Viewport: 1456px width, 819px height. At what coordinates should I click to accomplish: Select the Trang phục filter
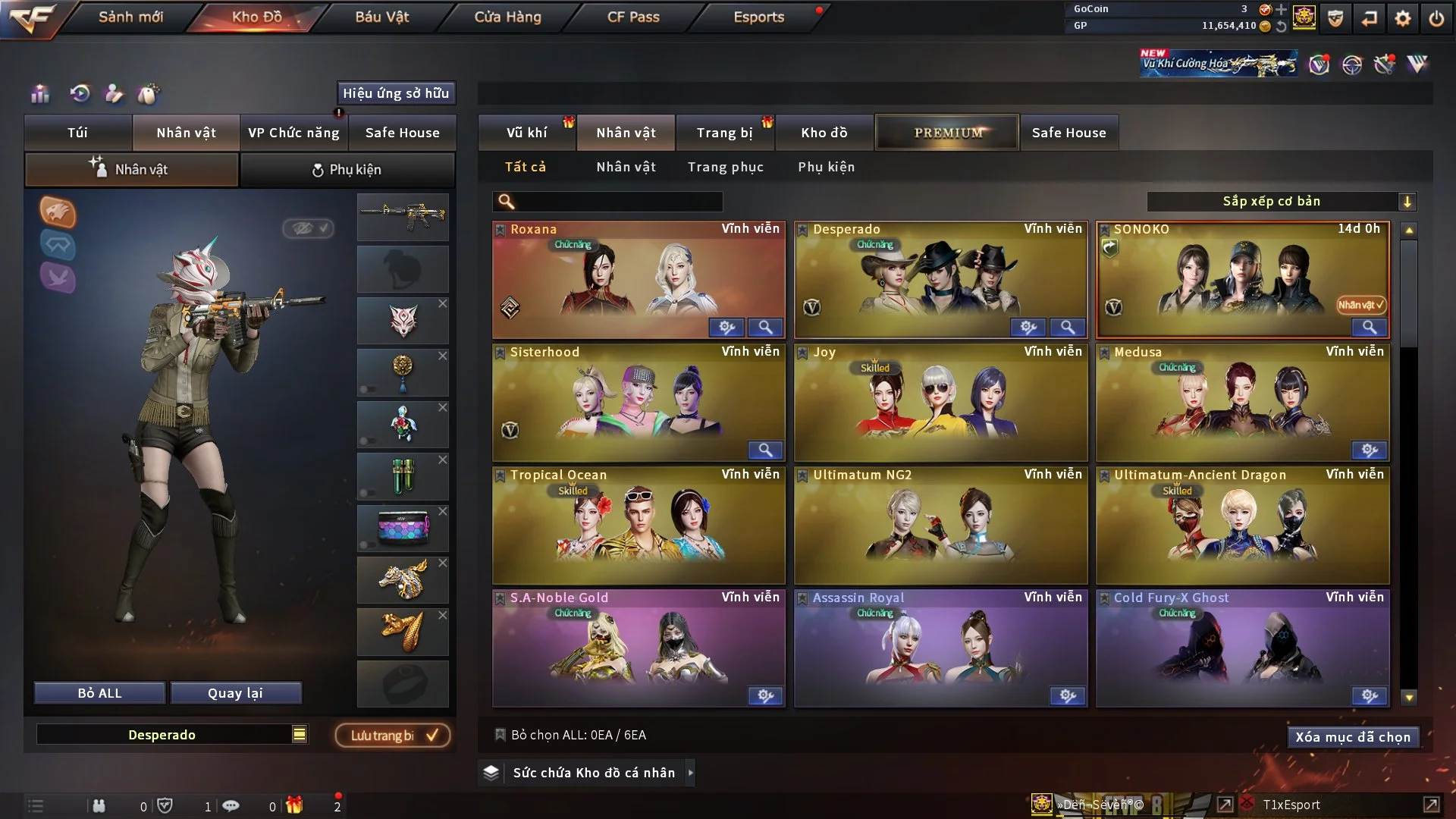pos(725,167)
